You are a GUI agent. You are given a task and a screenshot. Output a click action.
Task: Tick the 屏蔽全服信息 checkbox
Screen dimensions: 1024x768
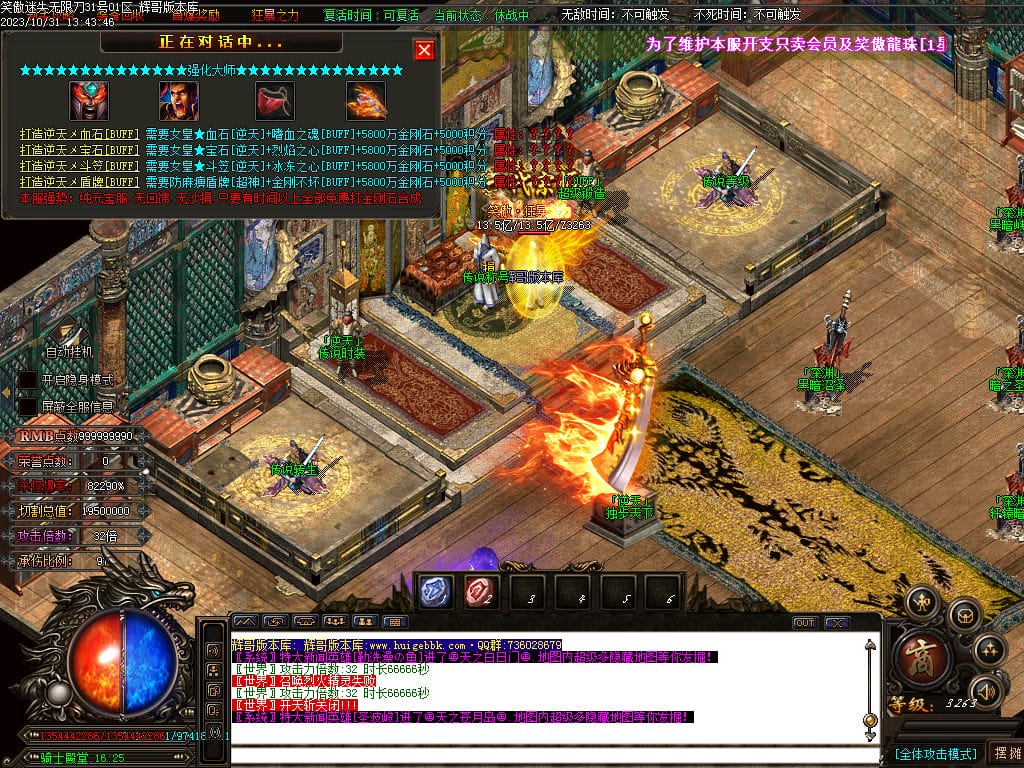28,407
